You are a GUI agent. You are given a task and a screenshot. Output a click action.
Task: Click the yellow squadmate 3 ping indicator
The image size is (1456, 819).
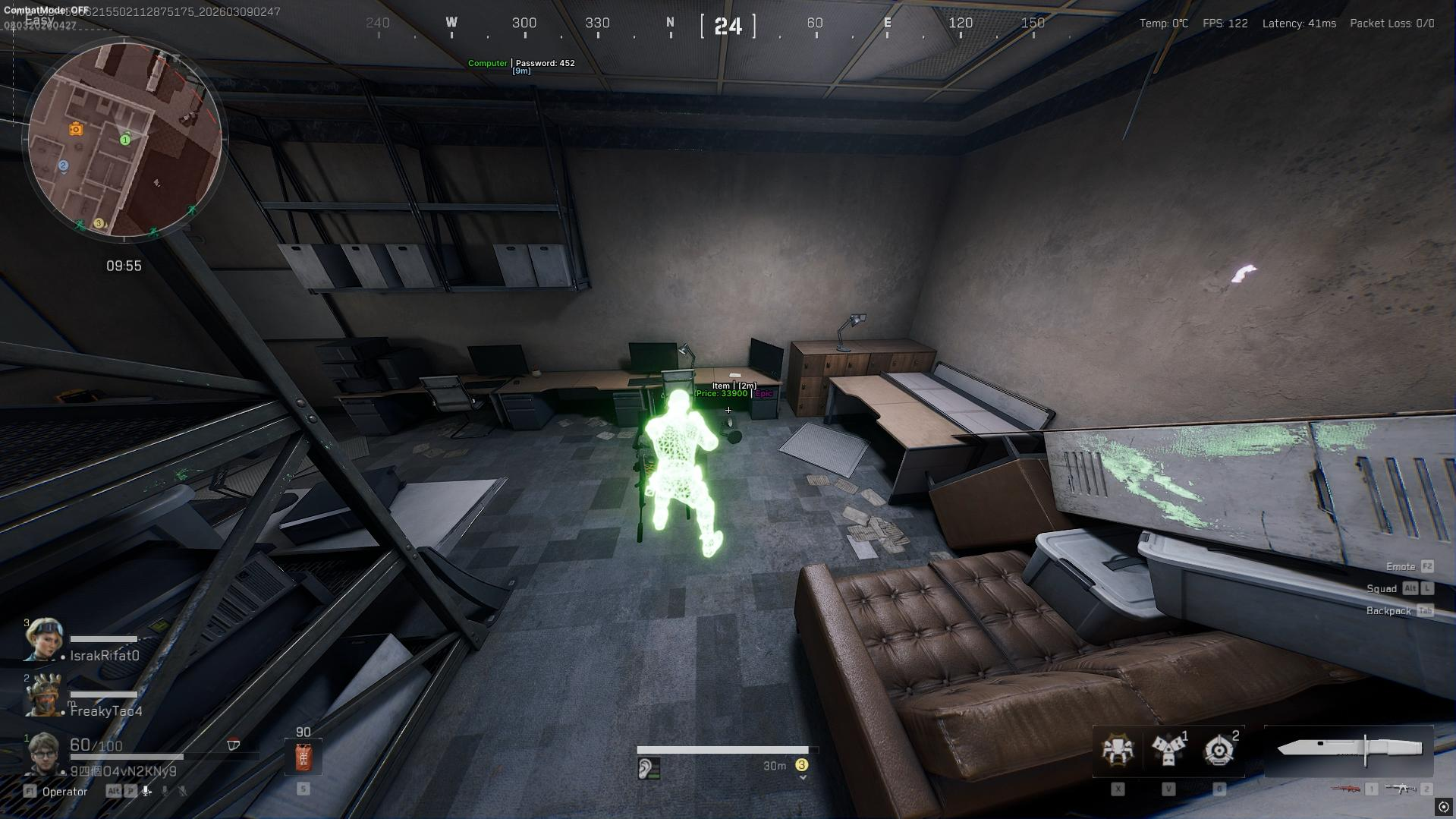[x=801, y=765]
